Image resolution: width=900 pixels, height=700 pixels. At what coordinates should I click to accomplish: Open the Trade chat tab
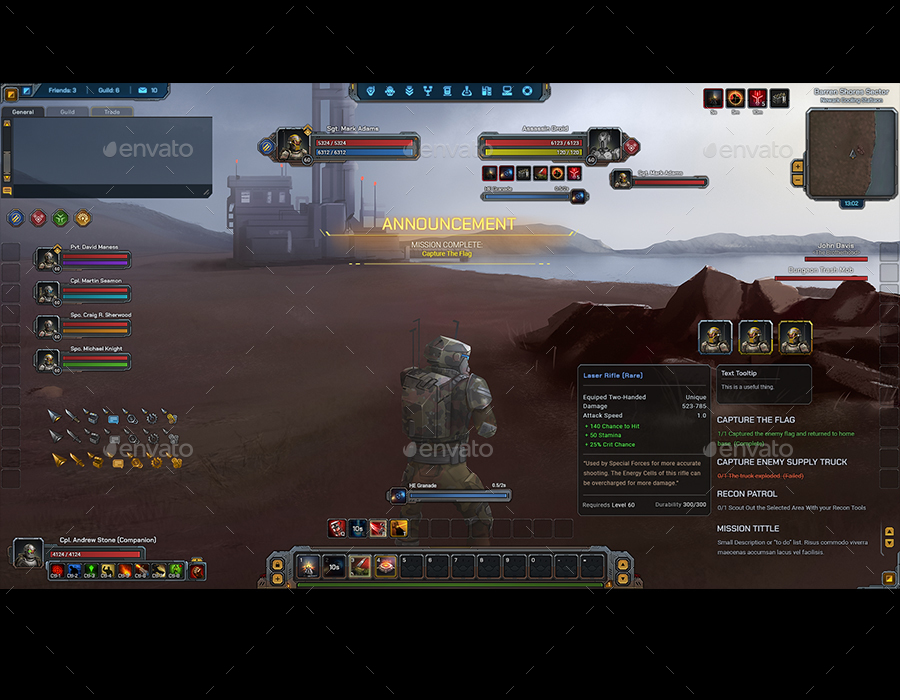pyautogui.click(x=112, y=112)
